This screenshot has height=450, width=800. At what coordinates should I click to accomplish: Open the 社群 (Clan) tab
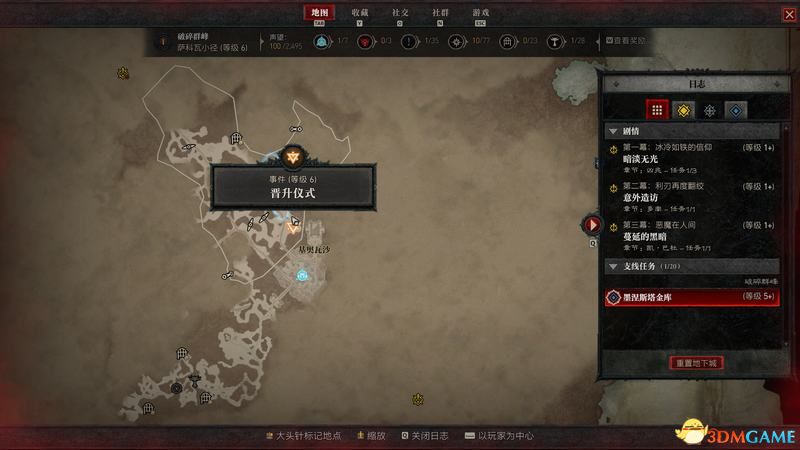441,13
